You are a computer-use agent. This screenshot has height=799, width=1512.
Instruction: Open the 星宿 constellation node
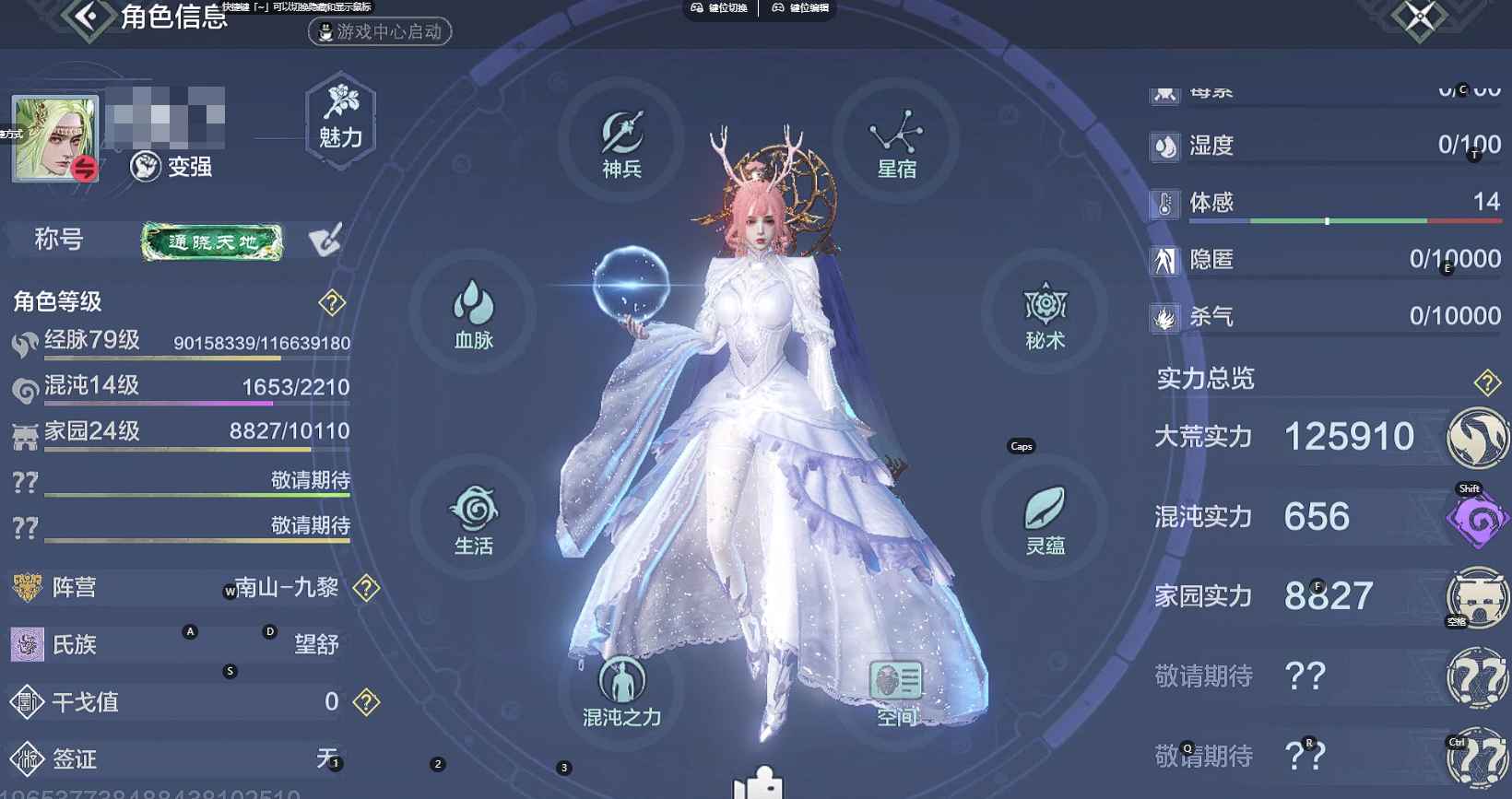896,143
